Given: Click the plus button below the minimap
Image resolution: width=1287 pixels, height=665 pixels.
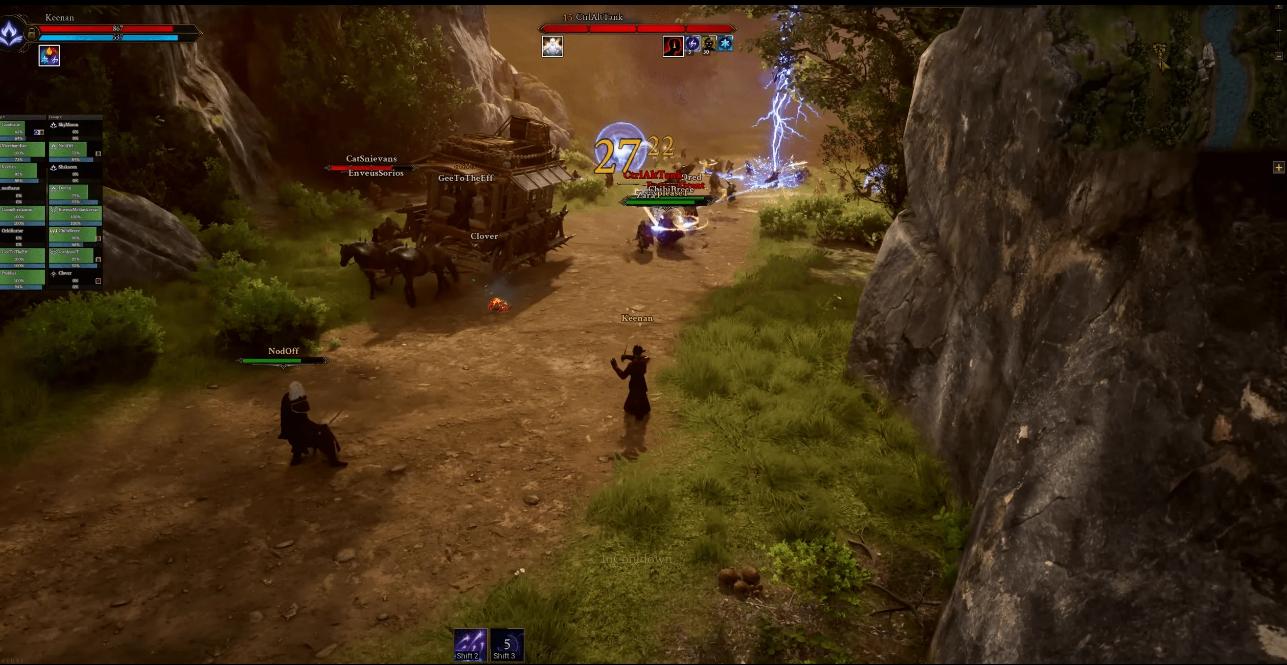Looking at the screenshot, I should [x=1278, y=167].
